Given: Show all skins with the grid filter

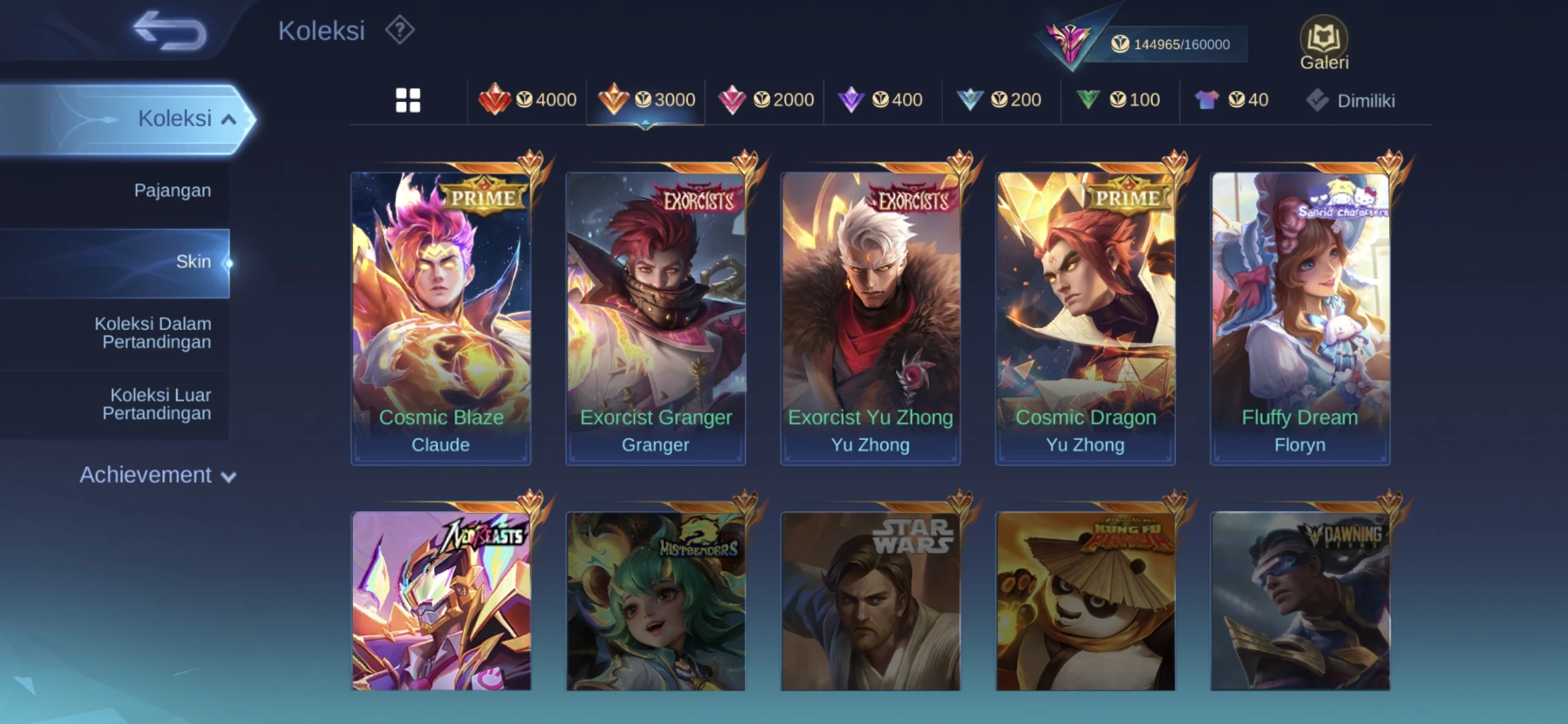Looking at the screenshot, I should (408, 101).
